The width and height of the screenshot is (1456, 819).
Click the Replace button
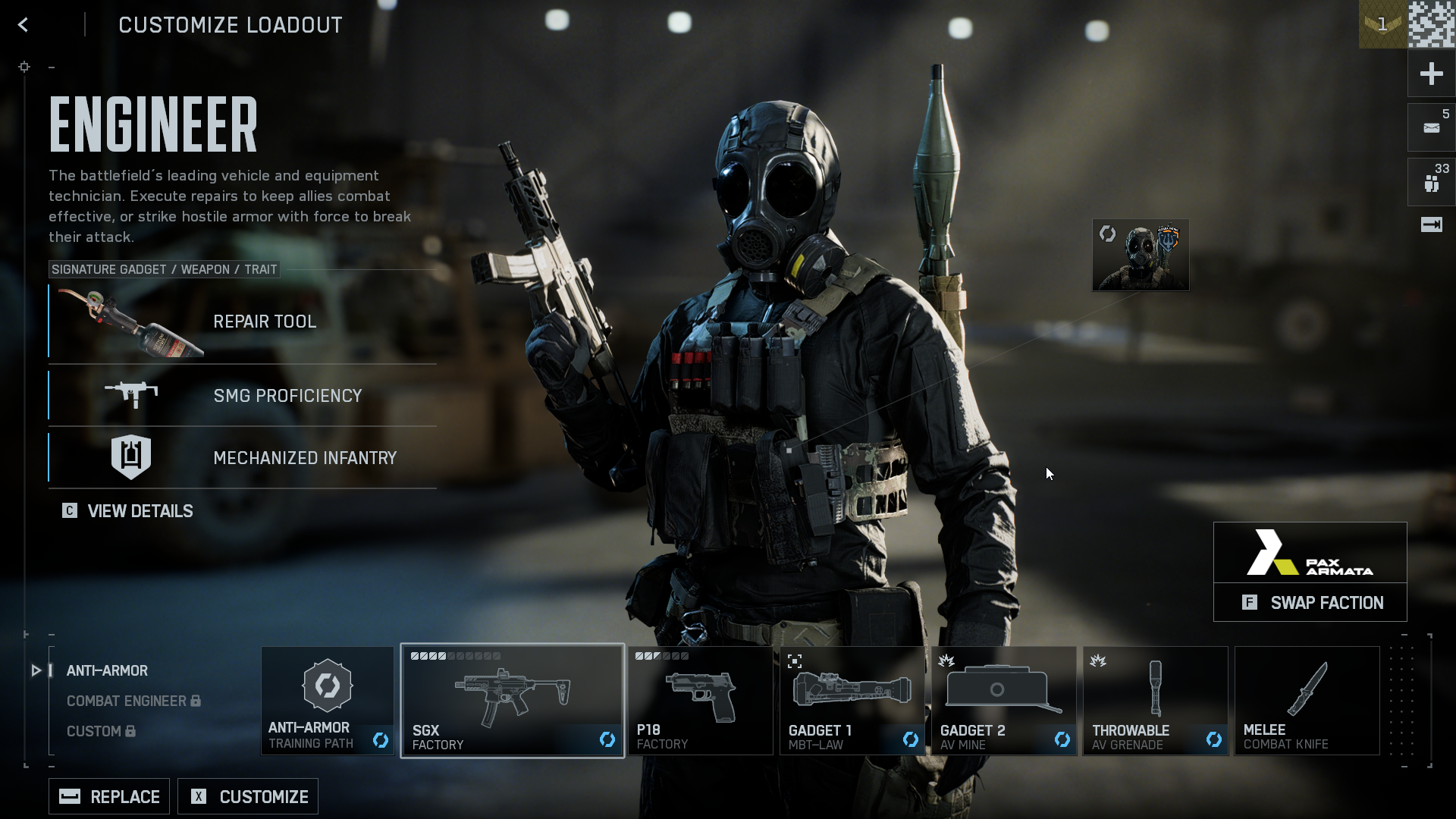109,796
